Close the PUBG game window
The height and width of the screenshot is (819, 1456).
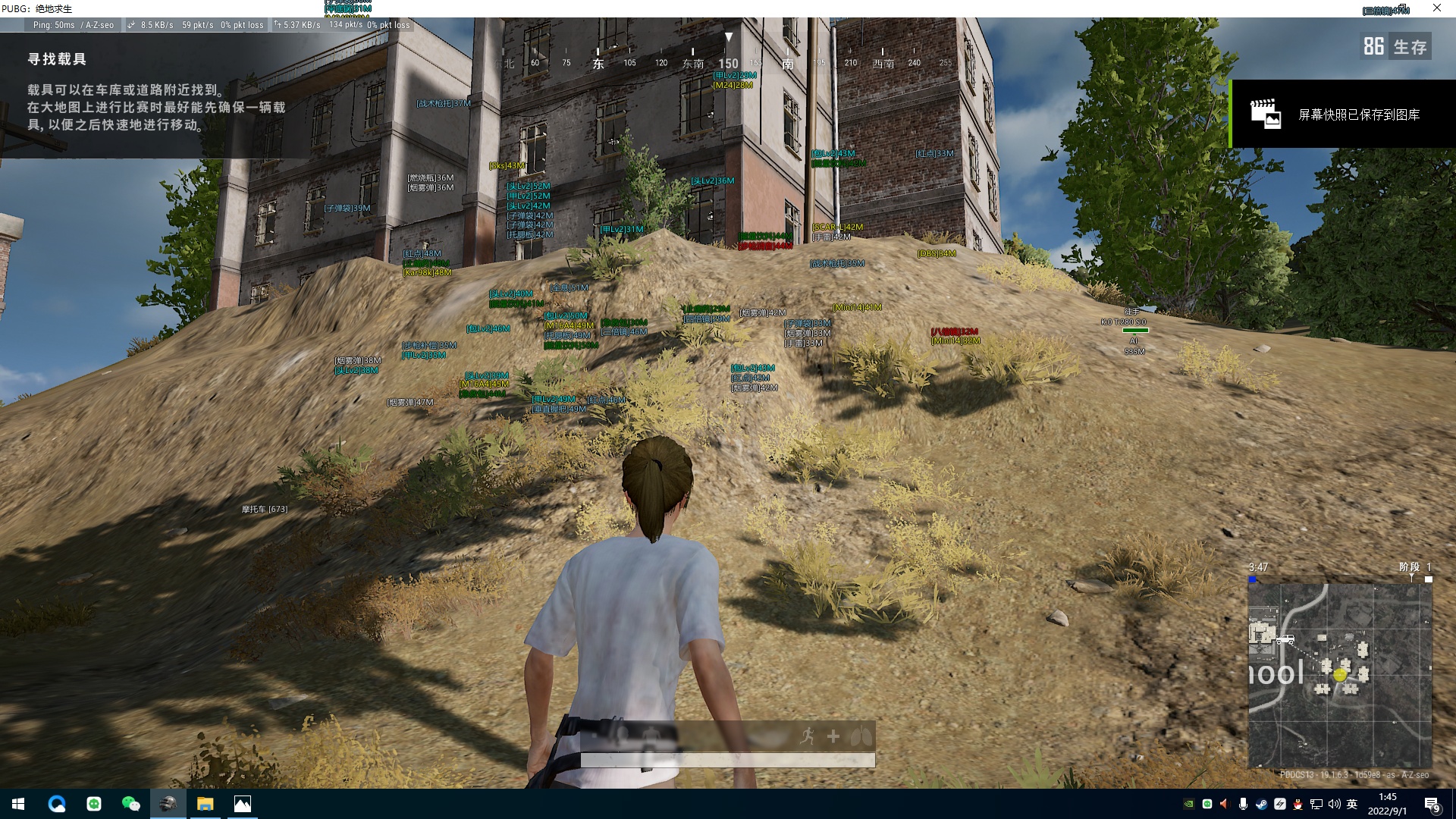(1436, 8)
